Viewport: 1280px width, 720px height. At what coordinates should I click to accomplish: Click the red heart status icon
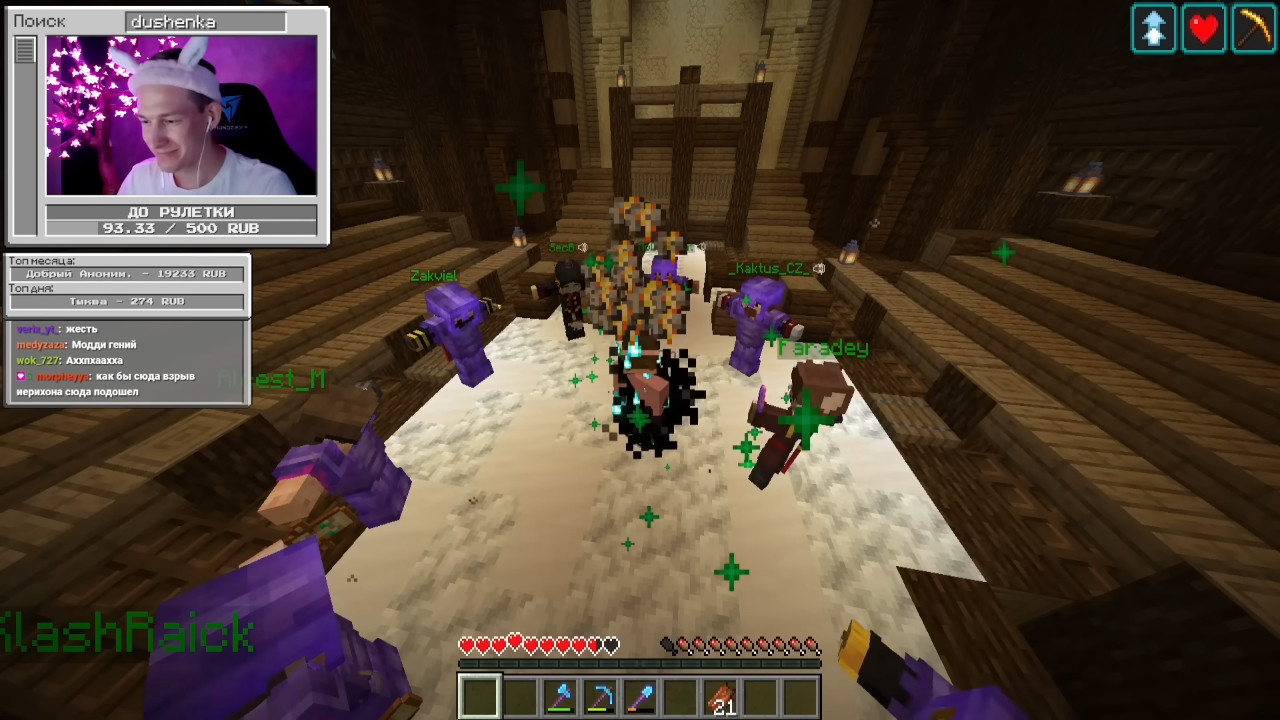(1203, 28)
